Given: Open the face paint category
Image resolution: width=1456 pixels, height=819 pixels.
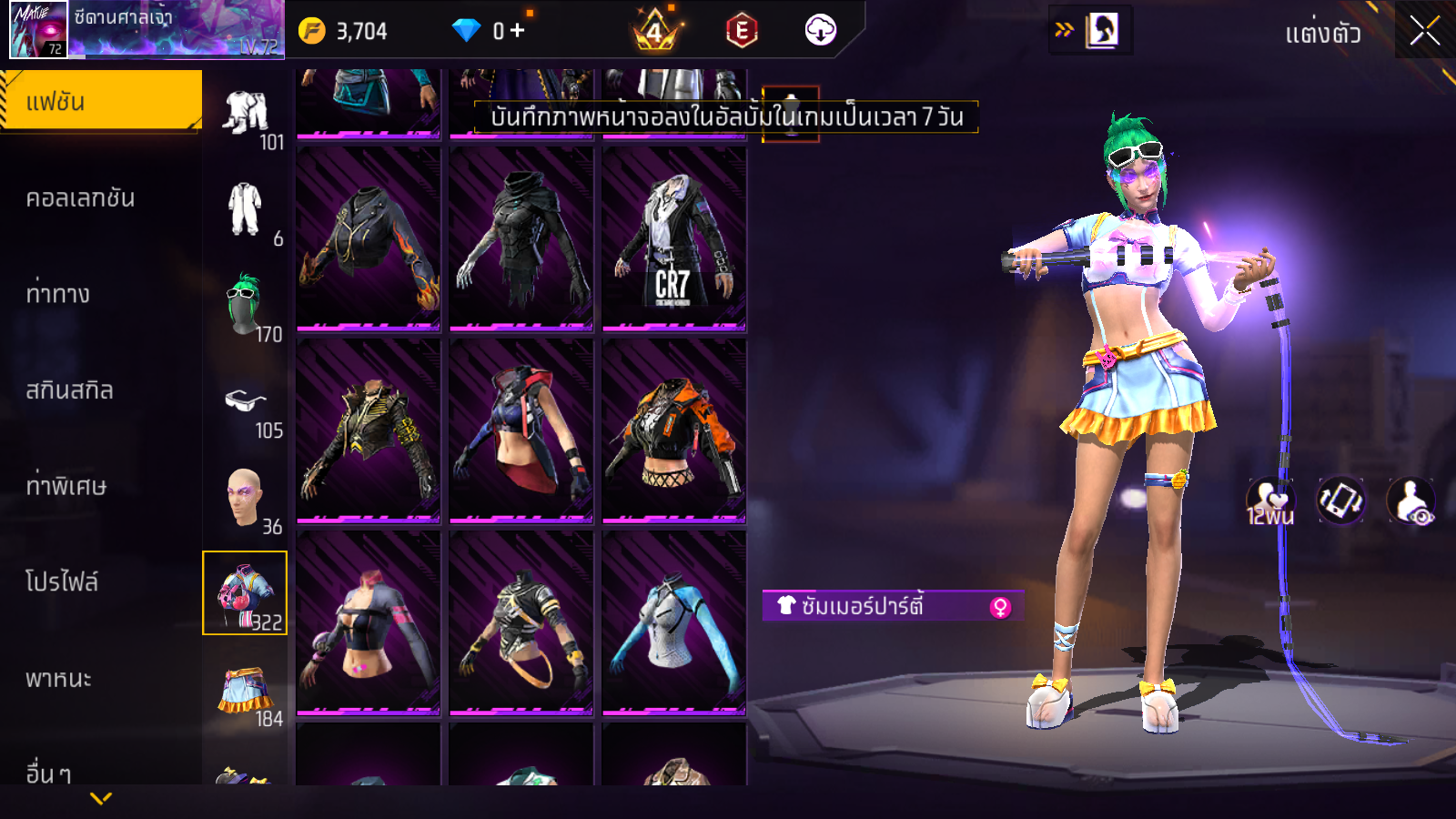Looking at the screenshot, I should pos(245,498).
